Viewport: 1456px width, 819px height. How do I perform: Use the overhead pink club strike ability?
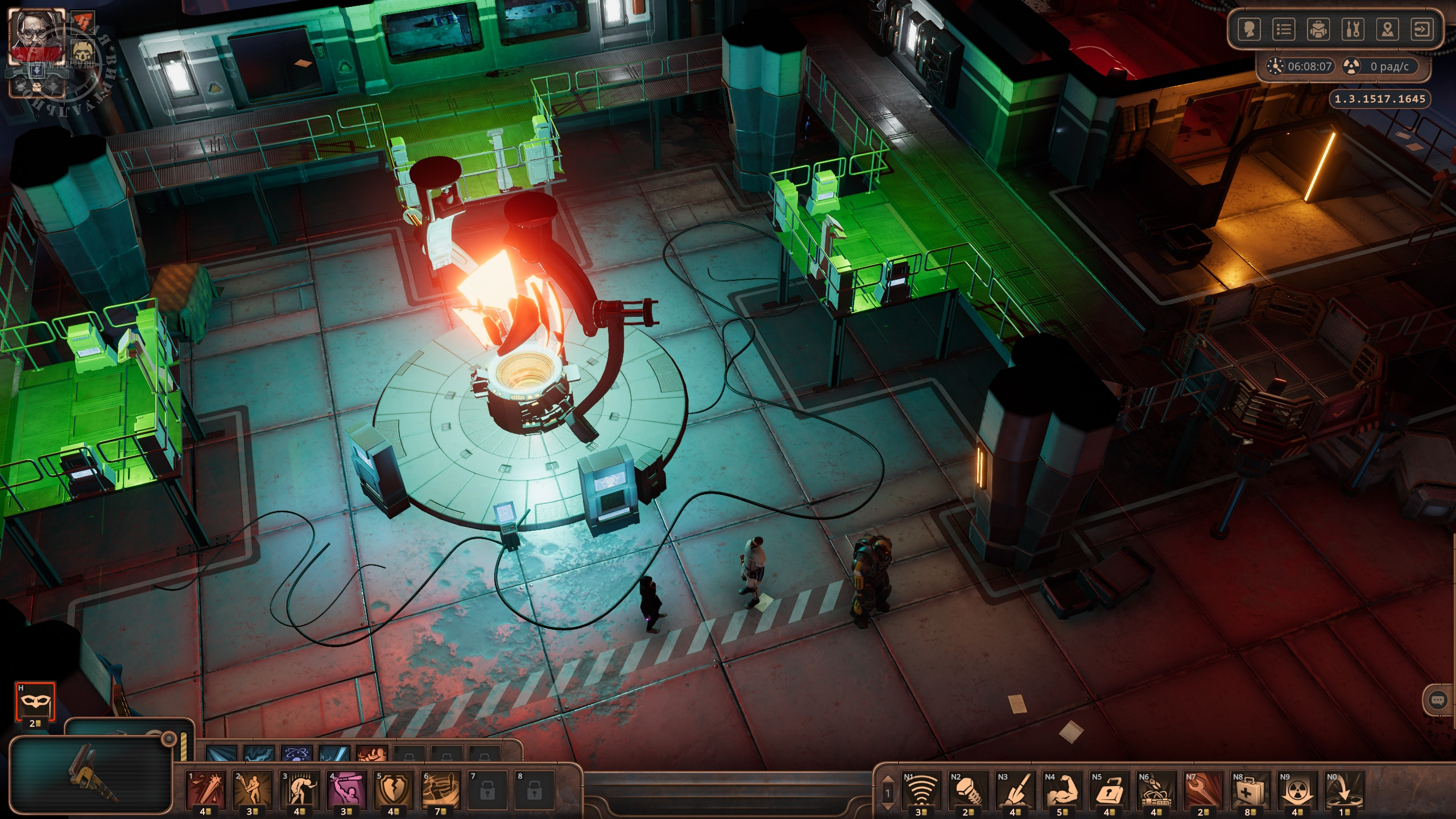coord(346,789)
